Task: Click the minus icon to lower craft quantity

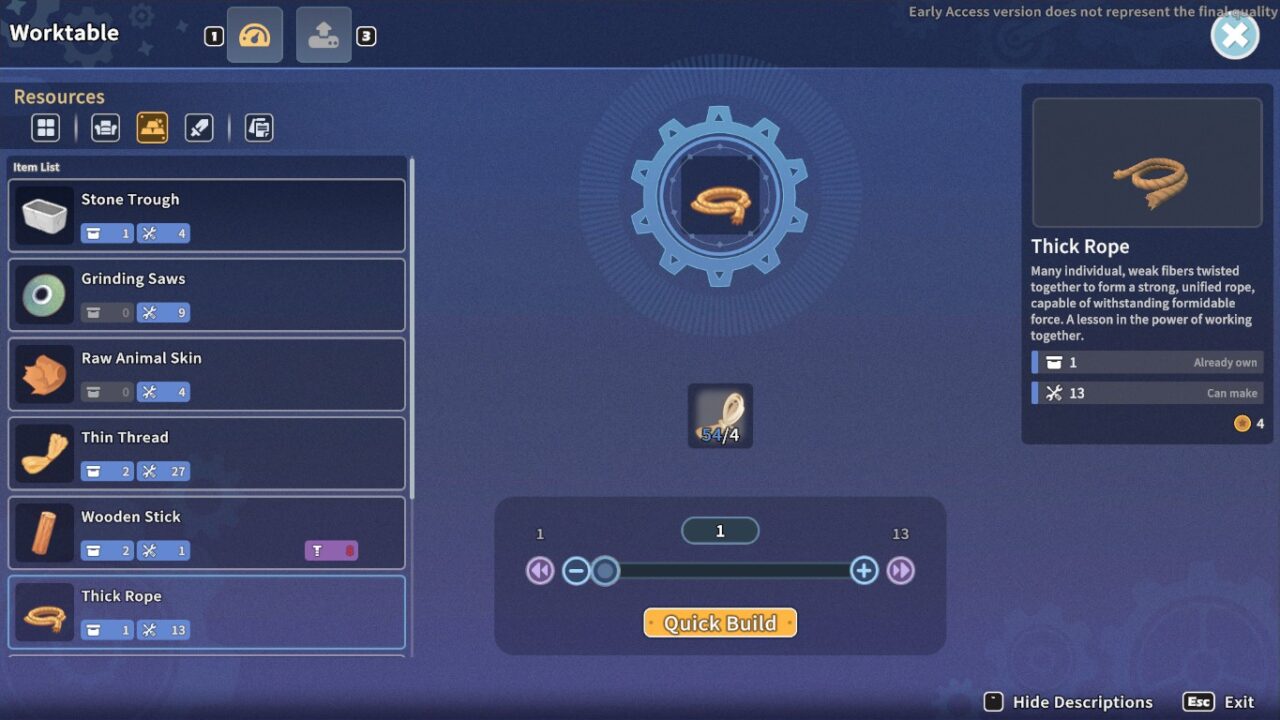Action: pos(576,571)
